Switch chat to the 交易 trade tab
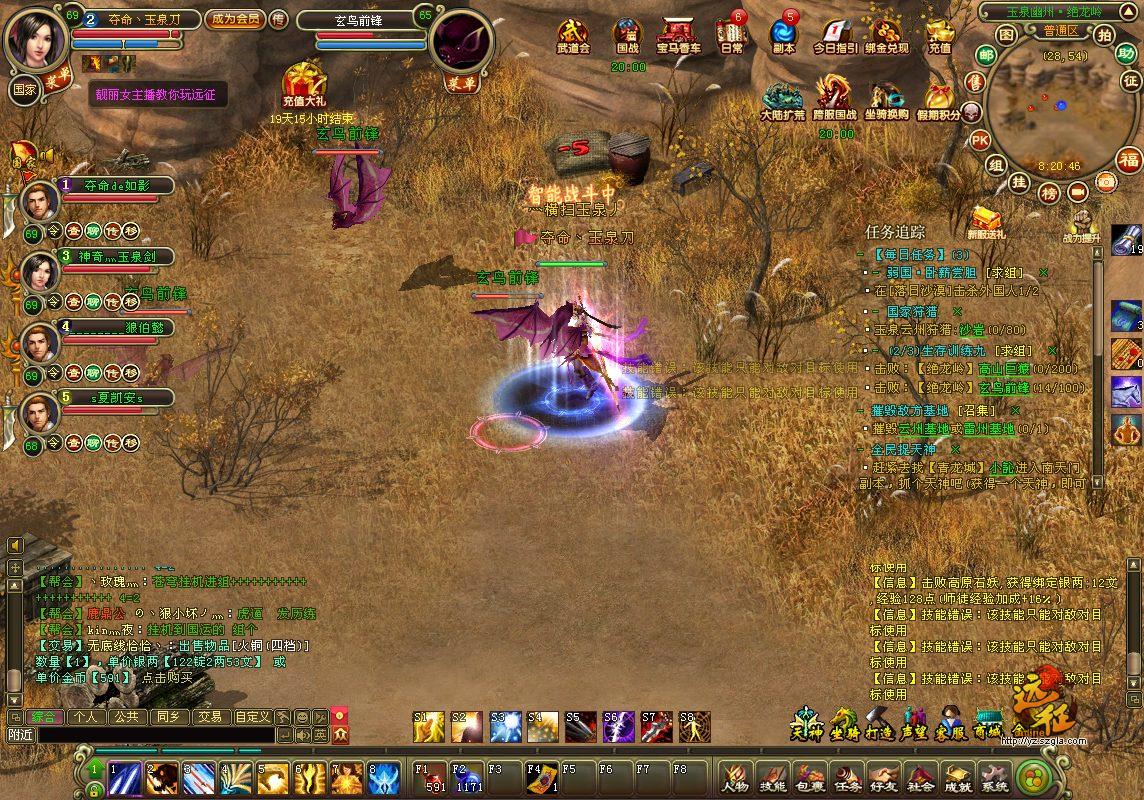 [x=209, y=717]
